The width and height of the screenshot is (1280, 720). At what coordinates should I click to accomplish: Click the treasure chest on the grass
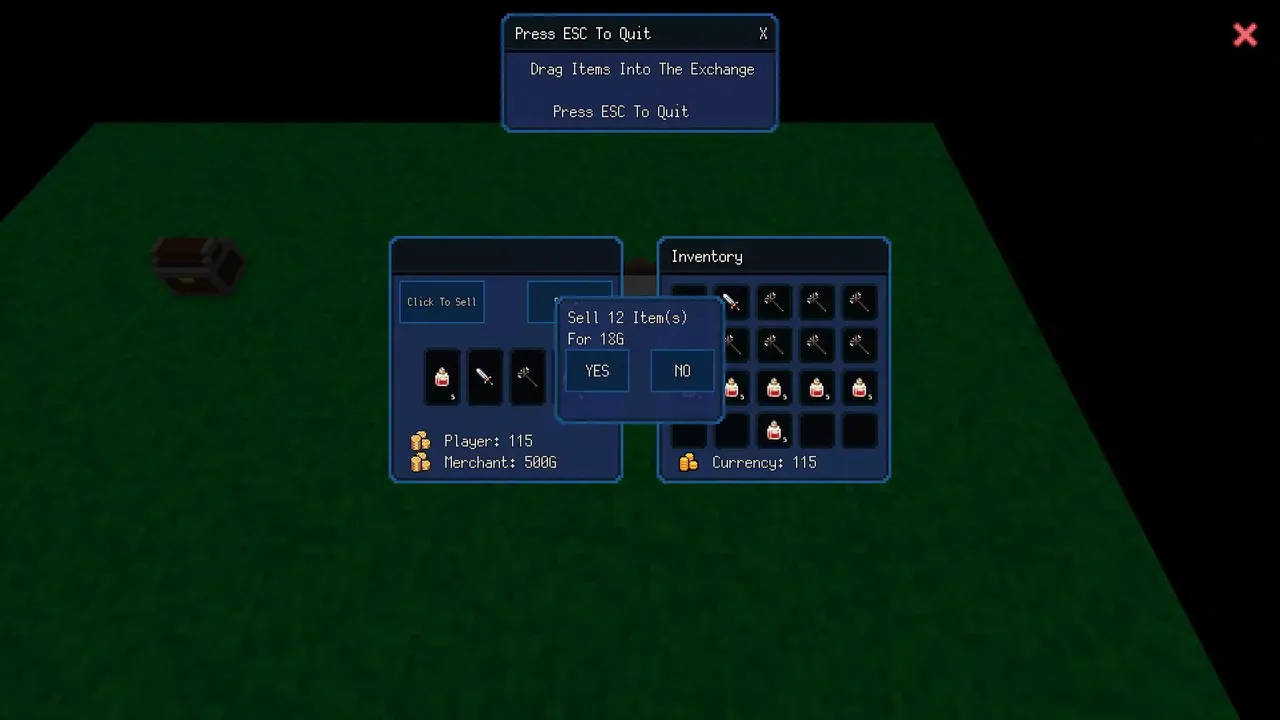[197, 266]
